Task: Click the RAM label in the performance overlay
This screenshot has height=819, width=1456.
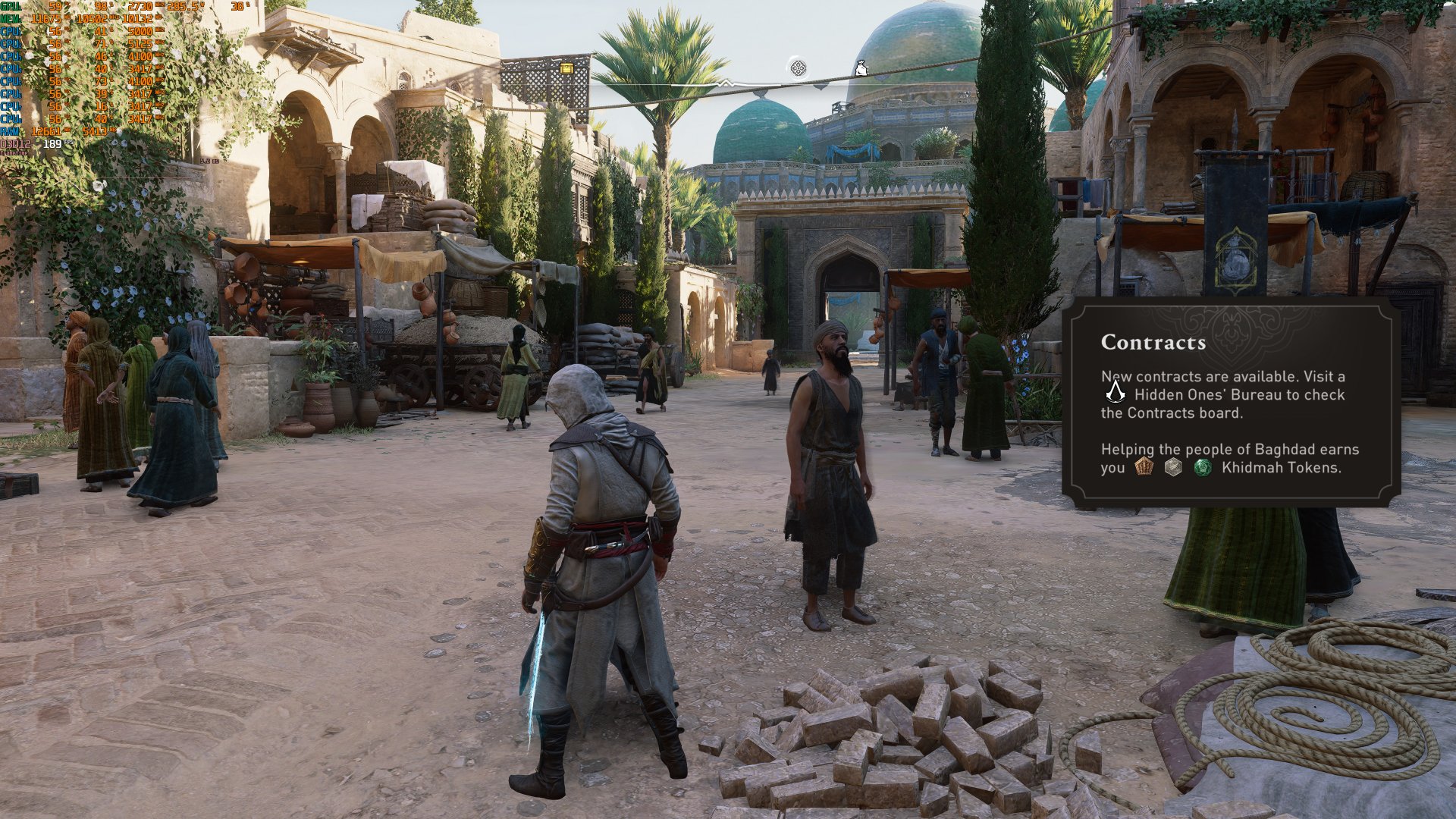Action: (8, 130)
